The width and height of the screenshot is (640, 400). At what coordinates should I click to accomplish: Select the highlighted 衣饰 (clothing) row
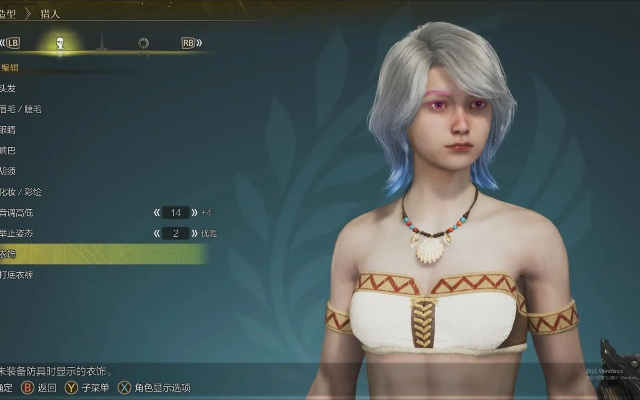tap(100, 254)
